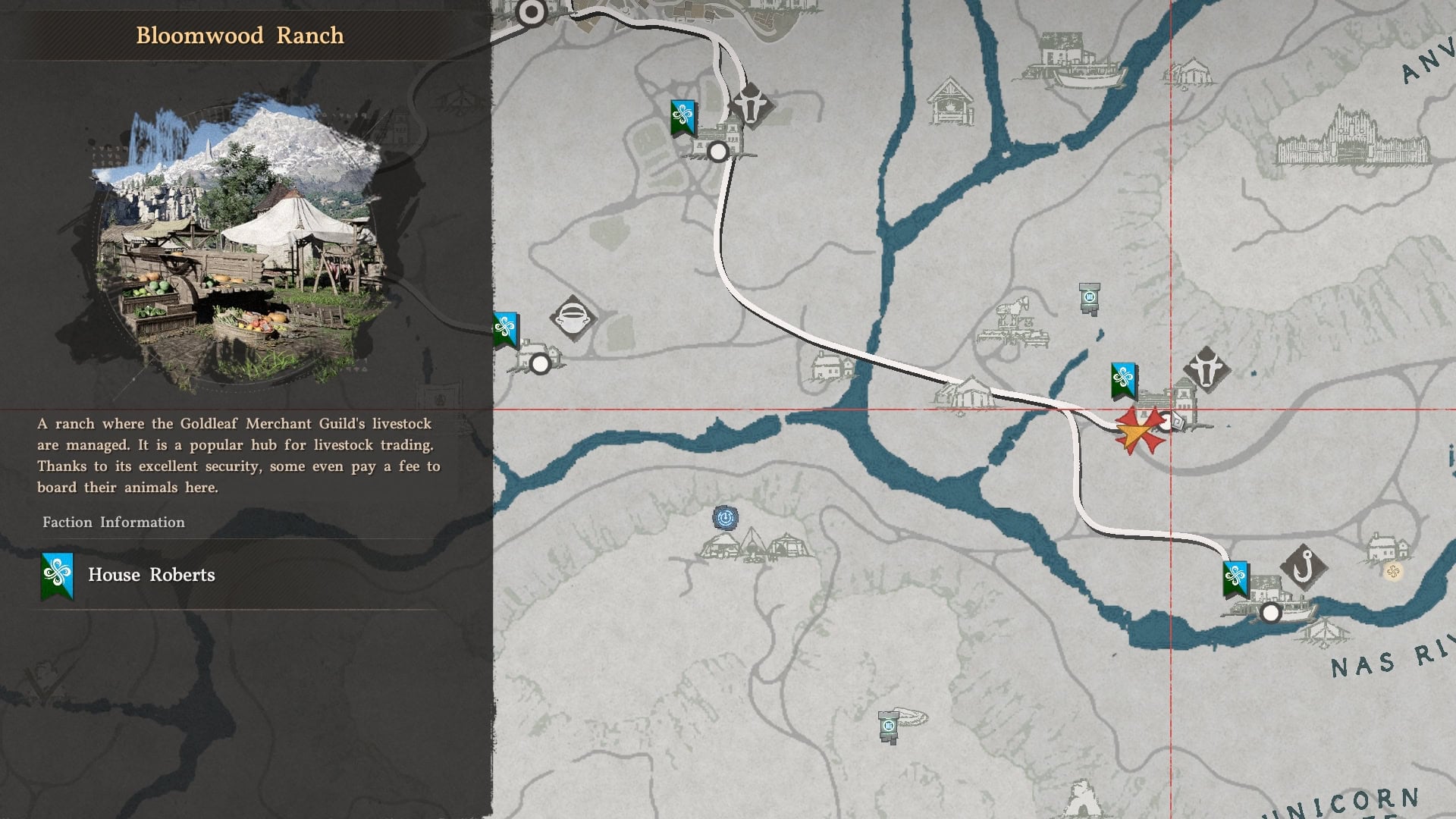Screen dimensions: 1456x819
Task: Click the small golden flower map icon
Action: click(1393, 571)
